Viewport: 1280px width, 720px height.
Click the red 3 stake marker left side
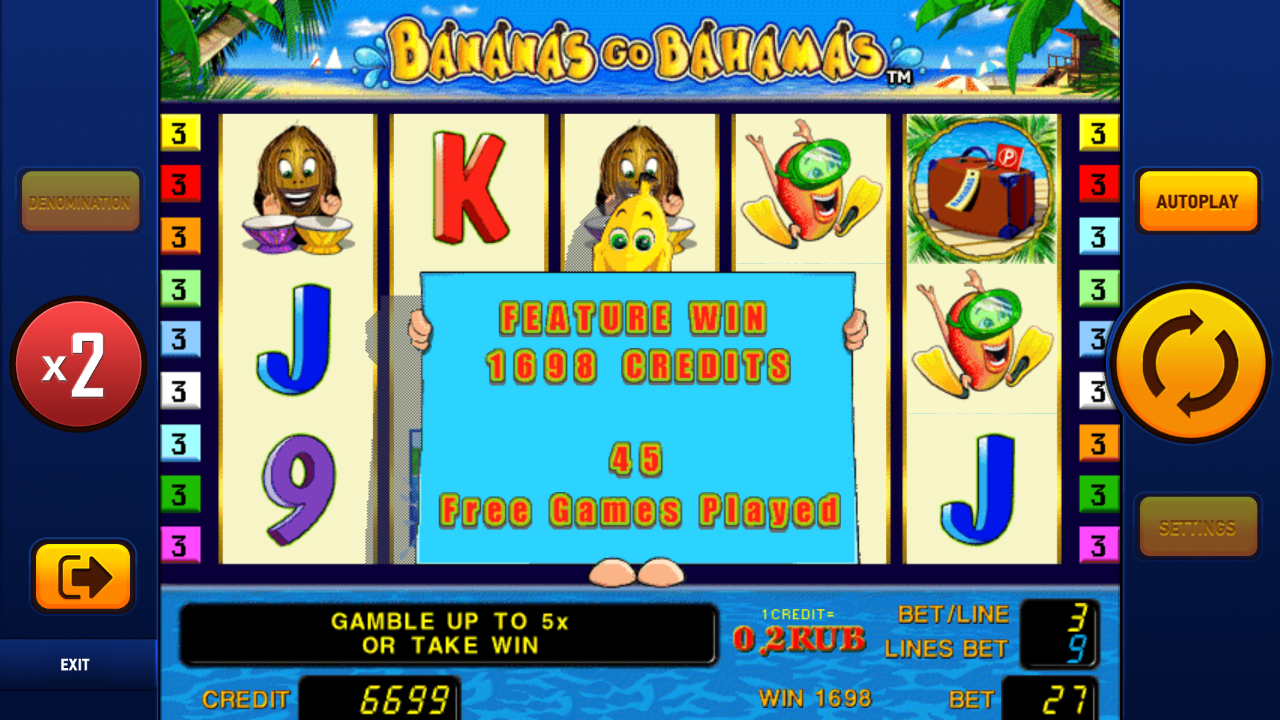tap(178, 183)
